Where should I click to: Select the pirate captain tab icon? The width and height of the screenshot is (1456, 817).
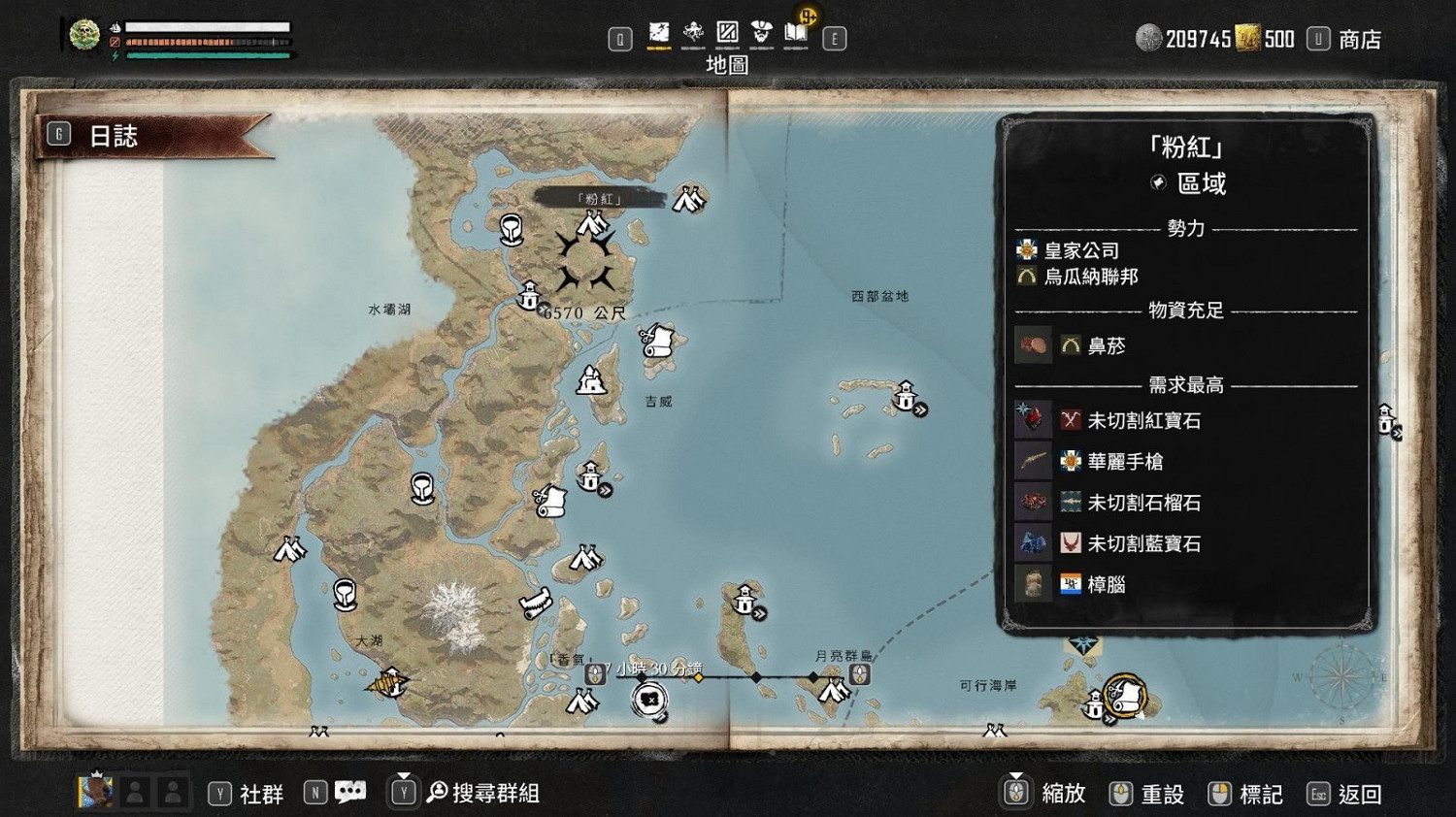(x=762, y=32)
